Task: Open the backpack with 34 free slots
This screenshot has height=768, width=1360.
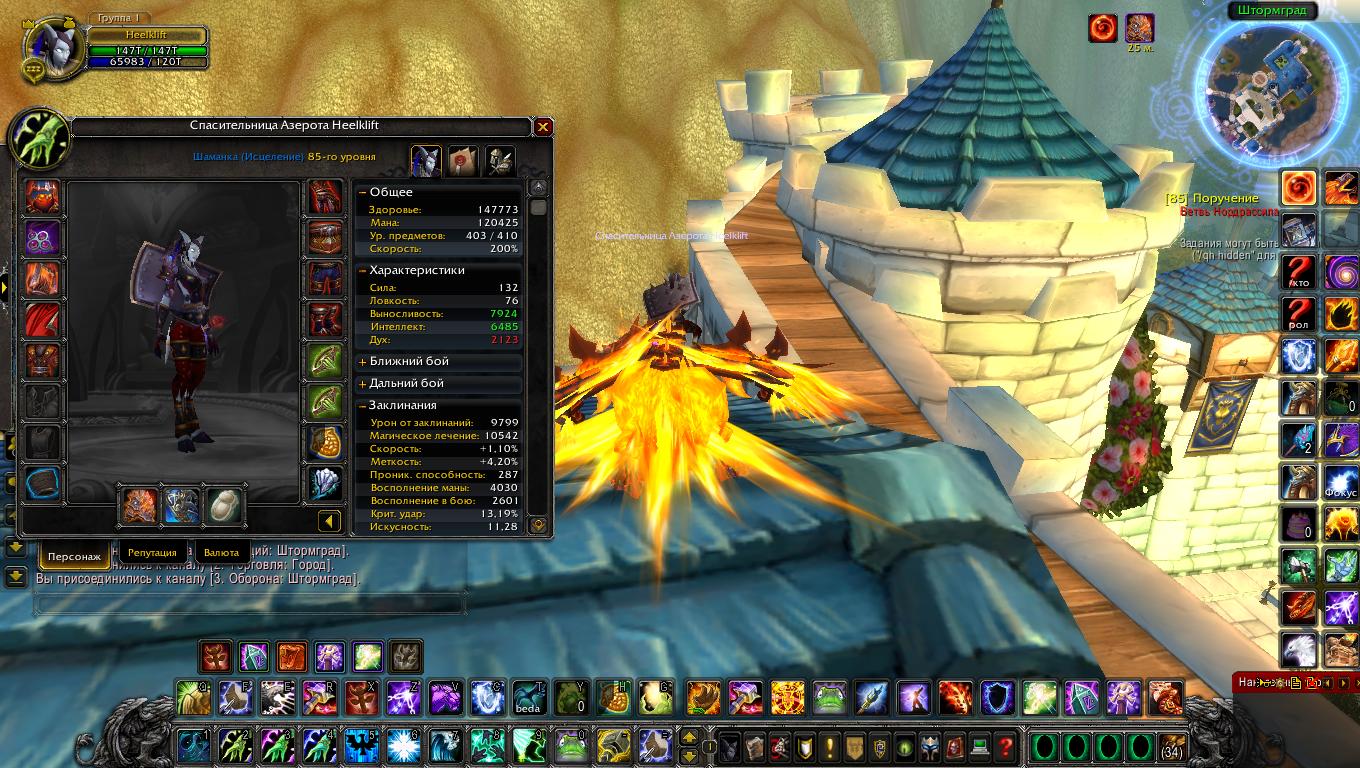Action: click(x=1173, y=747)
